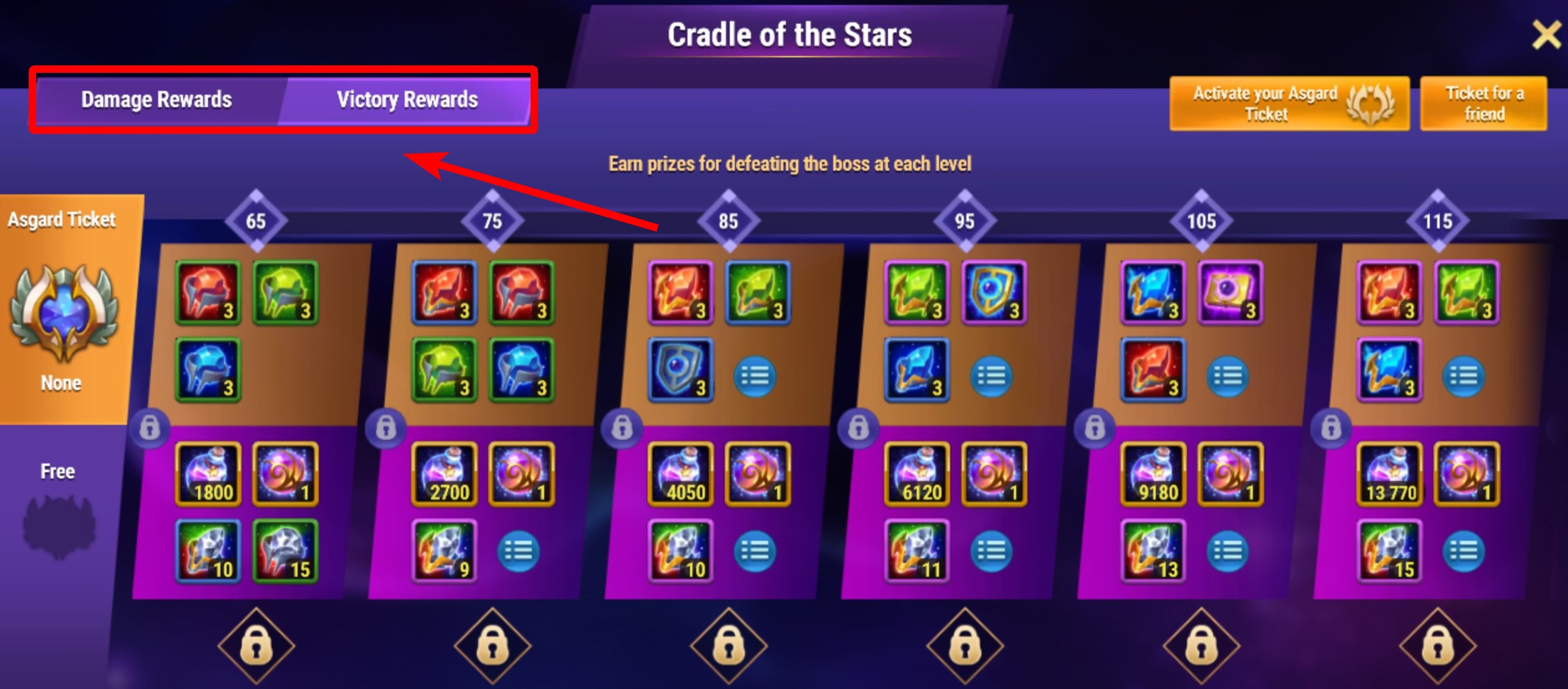Select the level 65 diamond marker
The width and height of the screenshot is (1568, 689).
[255, 221]
